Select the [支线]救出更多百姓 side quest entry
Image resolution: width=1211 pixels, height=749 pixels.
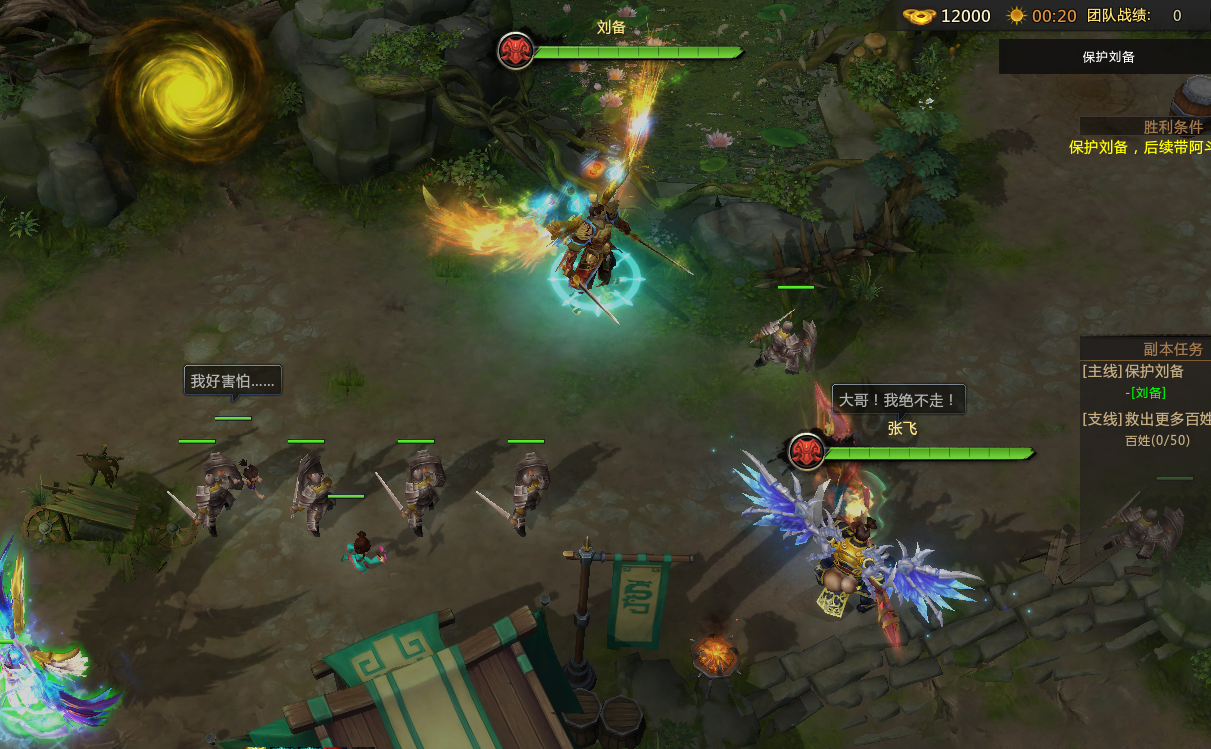click(1146, 419)
